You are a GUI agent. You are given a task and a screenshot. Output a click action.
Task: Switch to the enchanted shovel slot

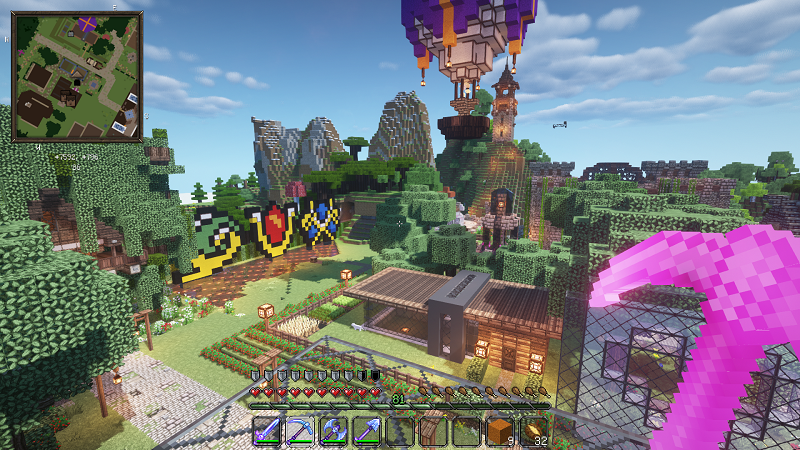pos(367,431)
